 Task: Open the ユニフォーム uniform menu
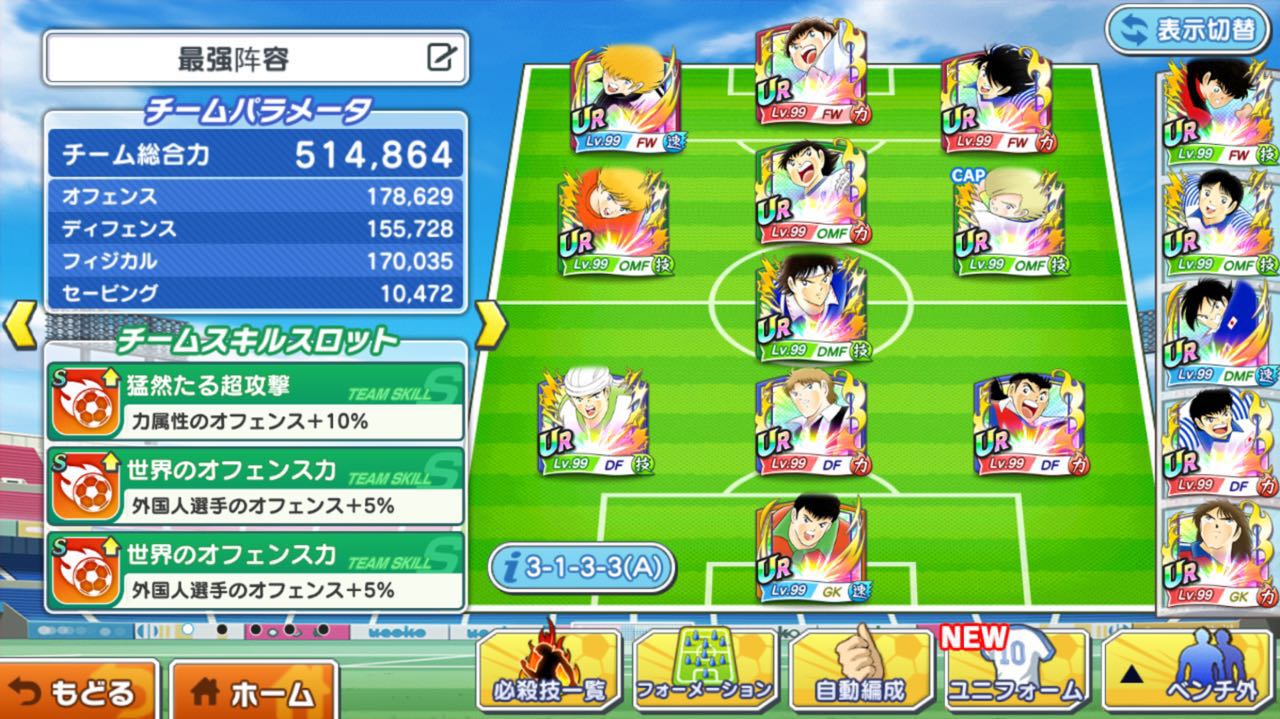click(x=1017, y=672)
